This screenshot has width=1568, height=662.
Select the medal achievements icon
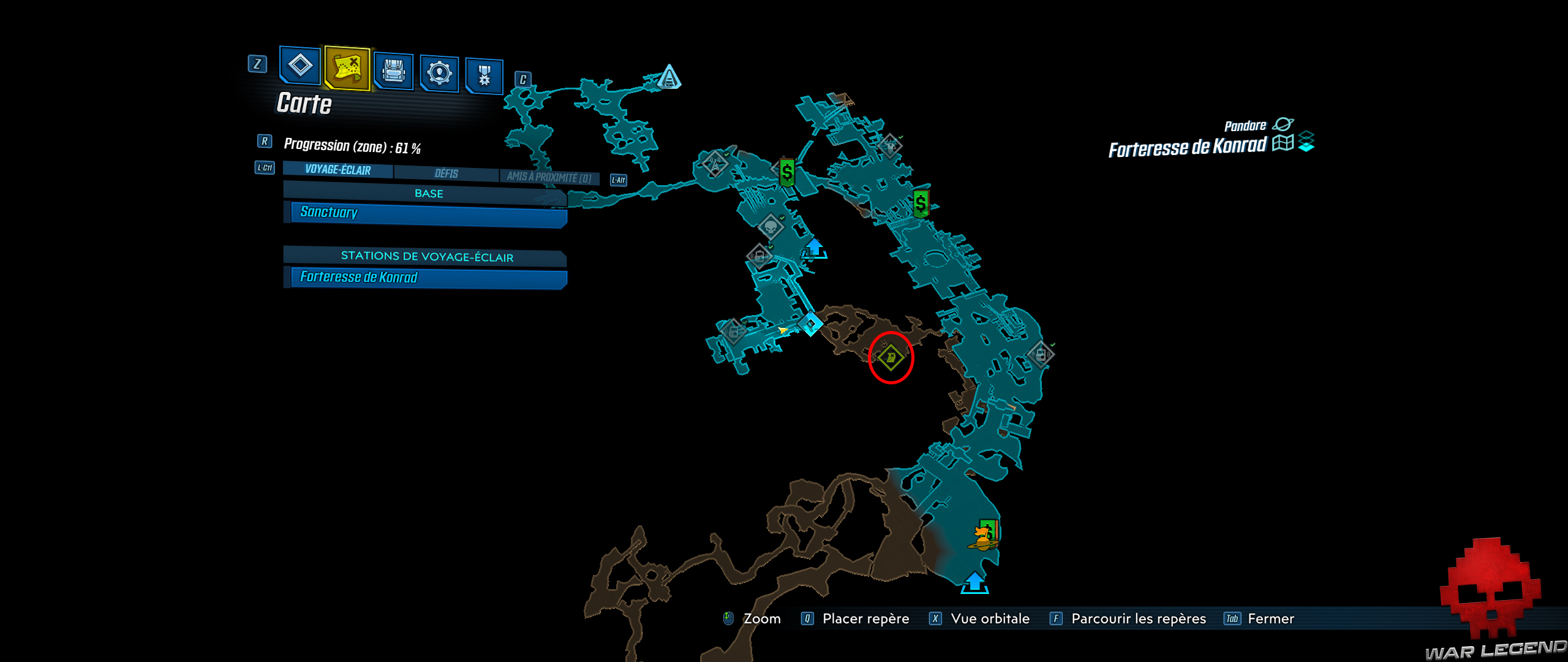pos(487,72)
